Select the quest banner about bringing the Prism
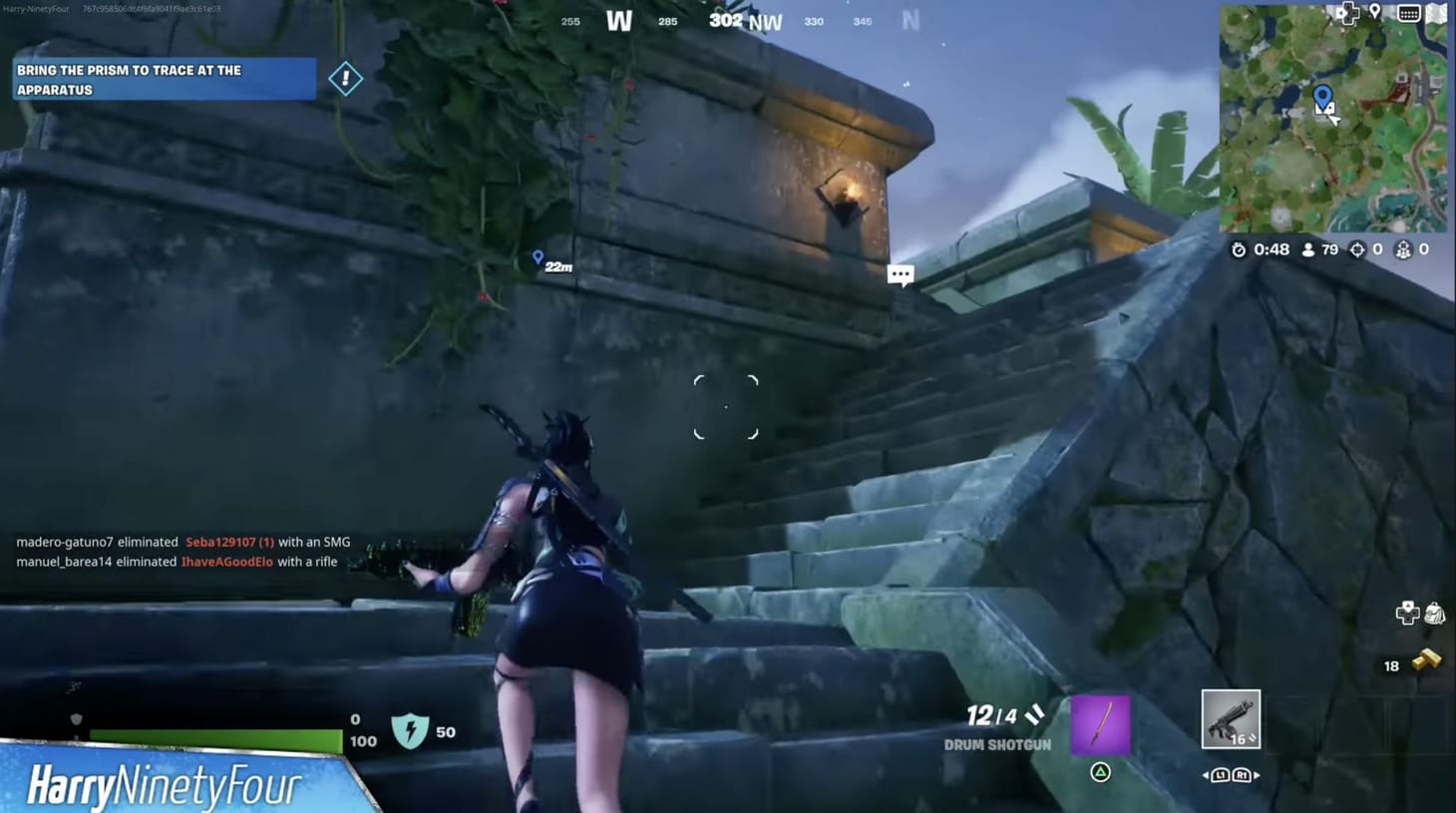Viewport: 1456px width, 813px height. (x=163, y=79)
